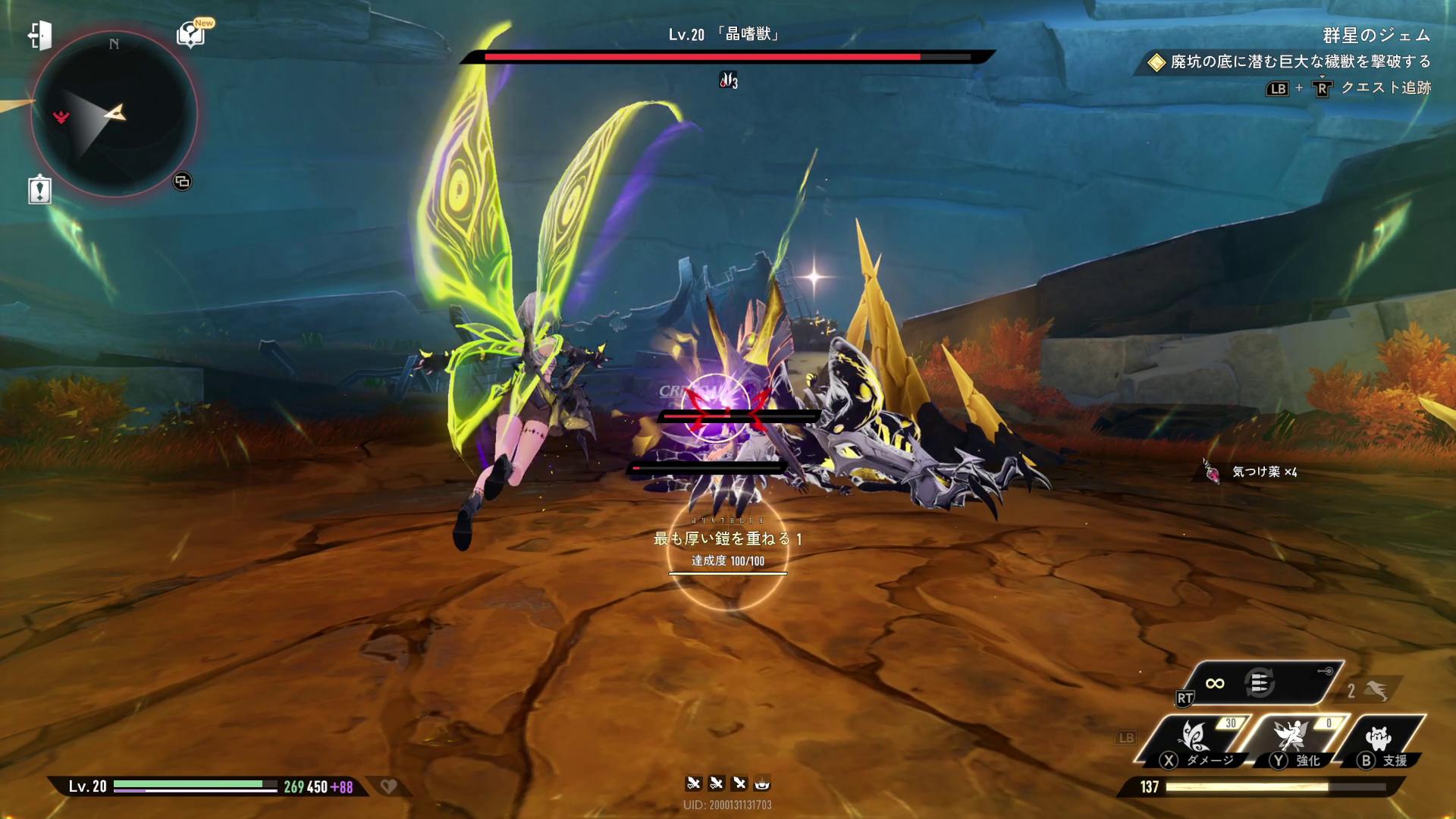This screenshot has width=1456, height=819.
Task: Activate the butterfly ダメージ skill
Action: pos(1195,741)
